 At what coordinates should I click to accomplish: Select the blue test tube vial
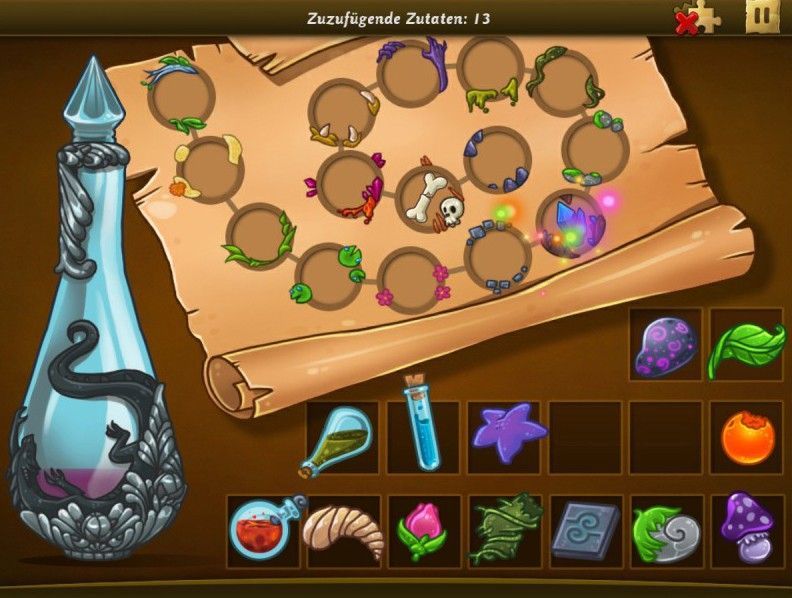pos(421,426)
